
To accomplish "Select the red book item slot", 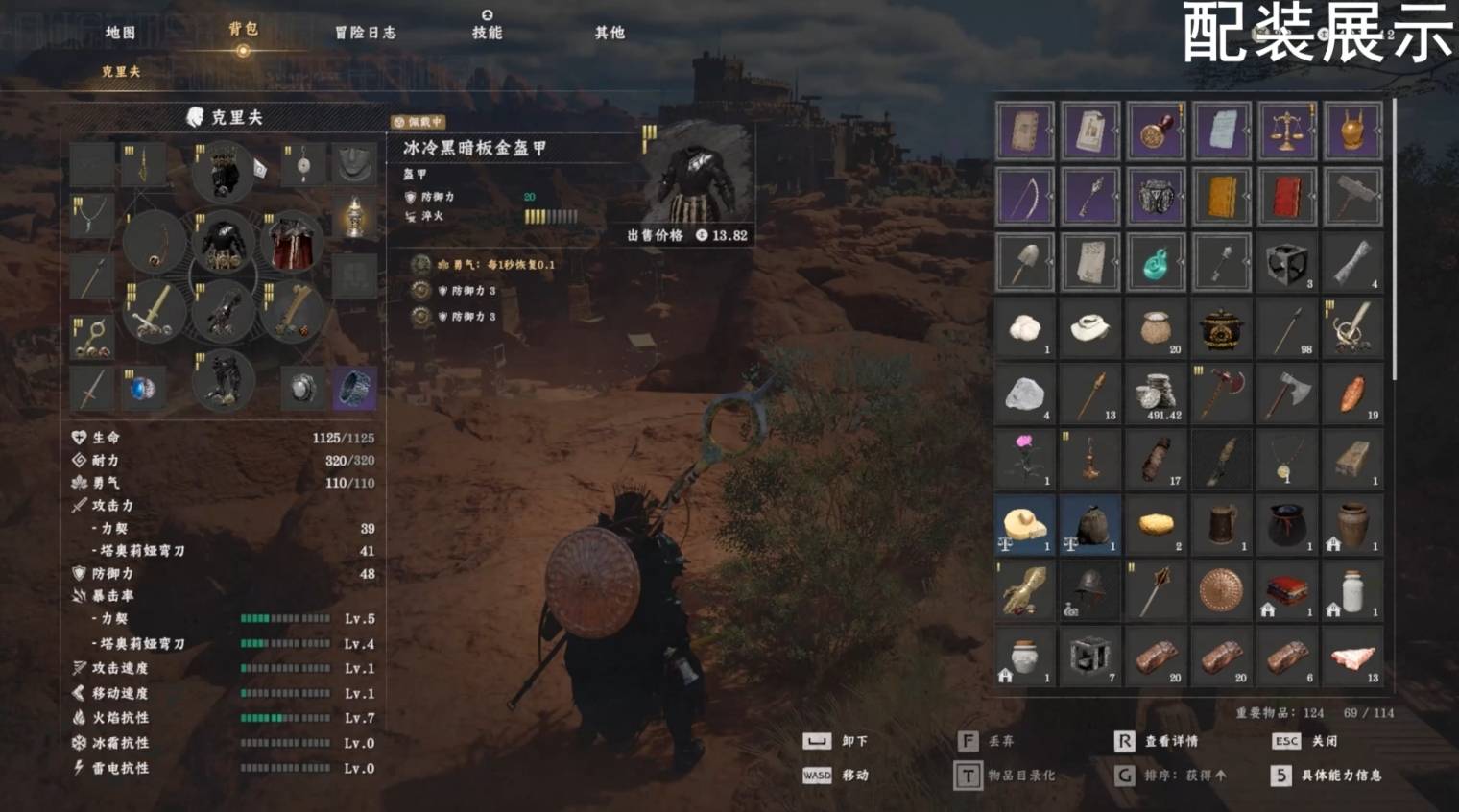I will (x=1286, y=197).
